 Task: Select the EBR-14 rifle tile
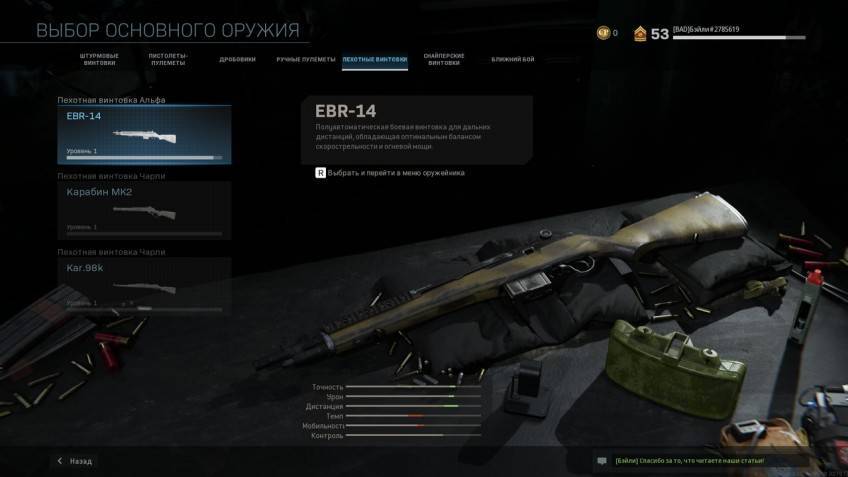pyautogui.click(x=145, y=135)
